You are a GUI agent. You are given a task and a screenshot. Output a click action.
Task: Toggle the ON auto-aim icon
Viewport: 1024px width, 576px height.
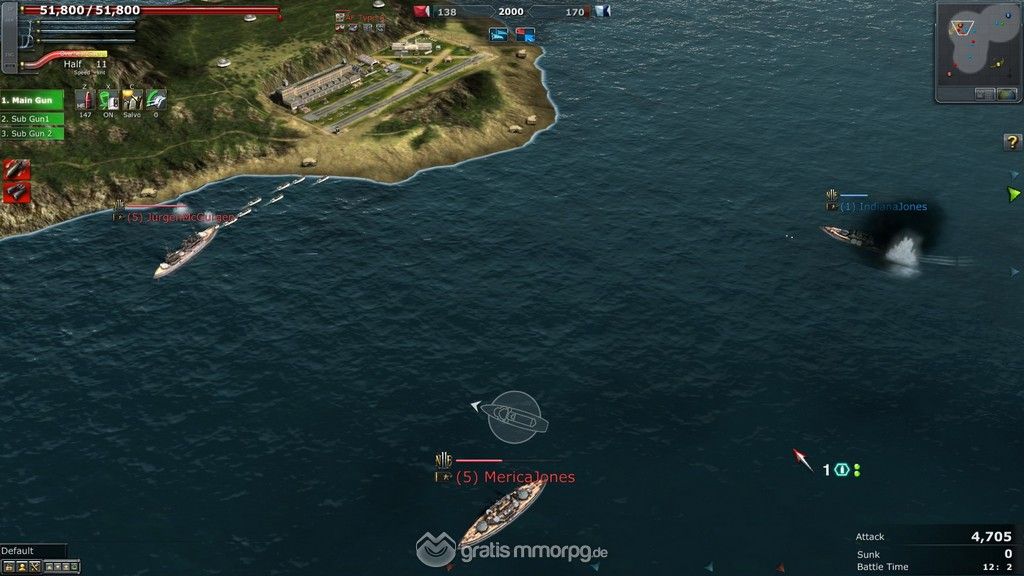tap(108, 100)
